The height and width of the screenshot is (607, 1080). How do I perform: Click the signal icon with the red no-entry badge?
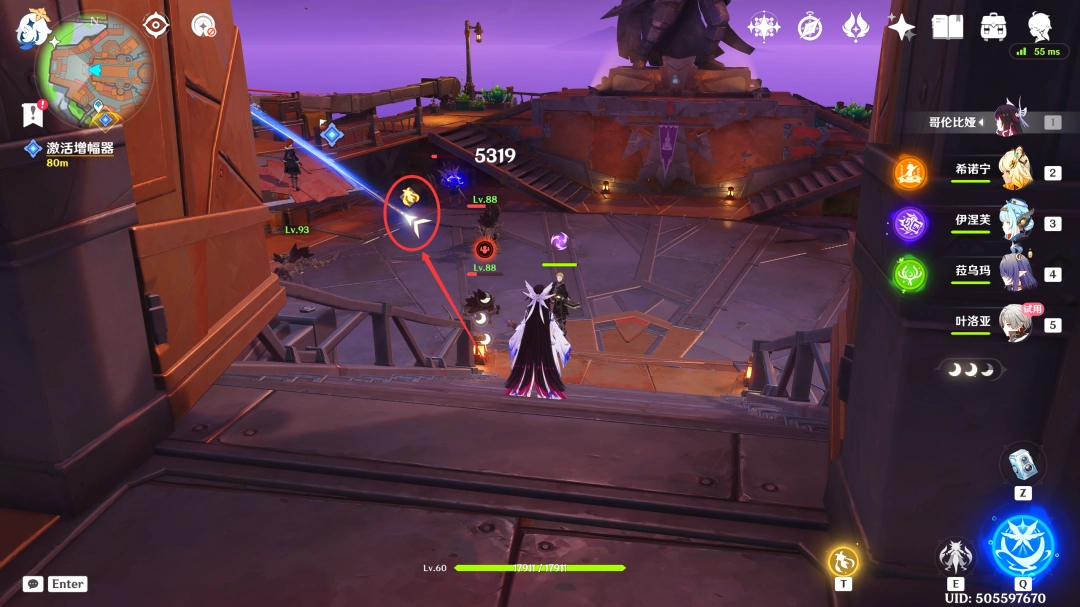(204, 25)
